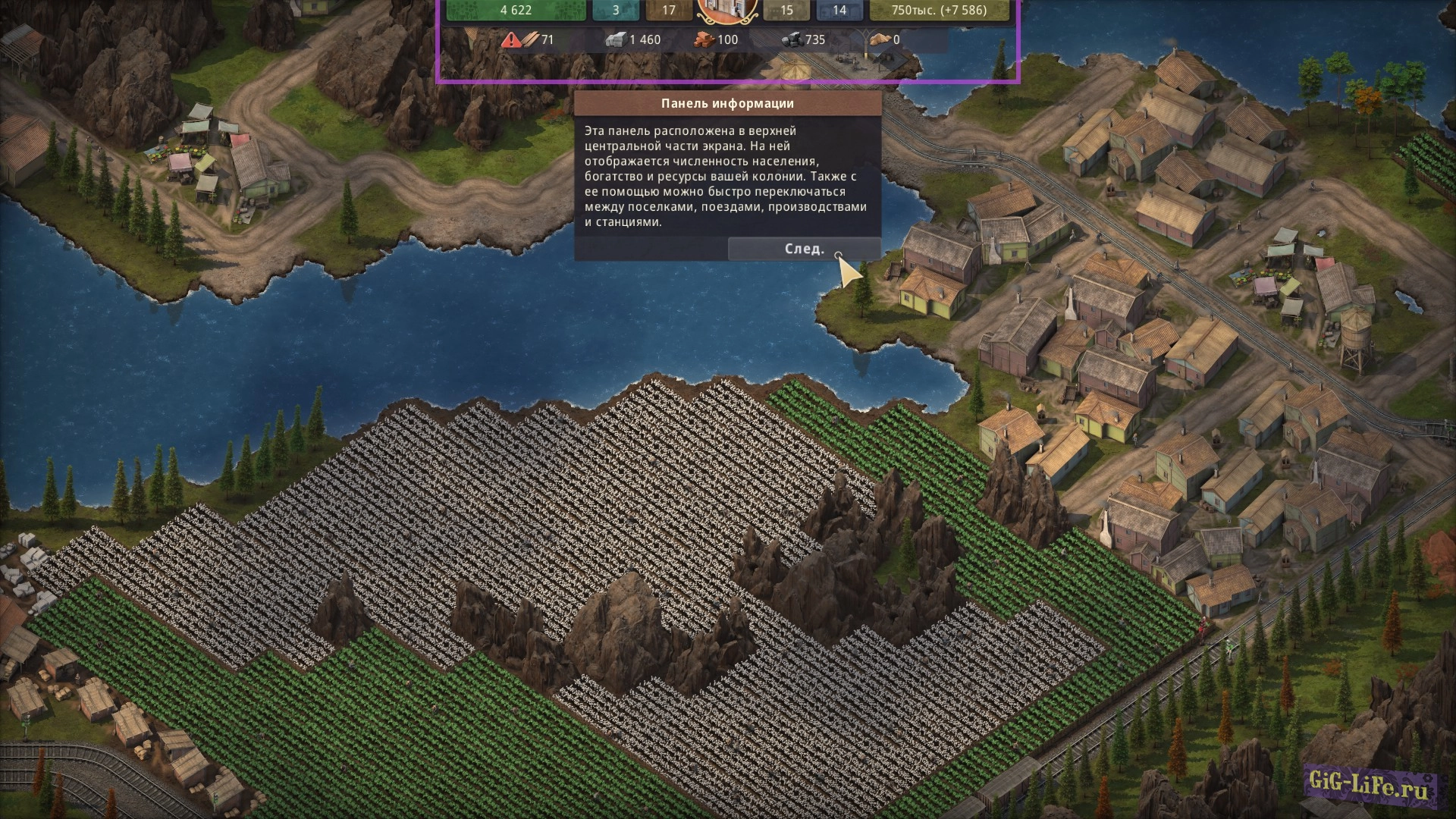Open the central building portrait medallion
The height and width of the screenshot is (819, 1456).
726,11
